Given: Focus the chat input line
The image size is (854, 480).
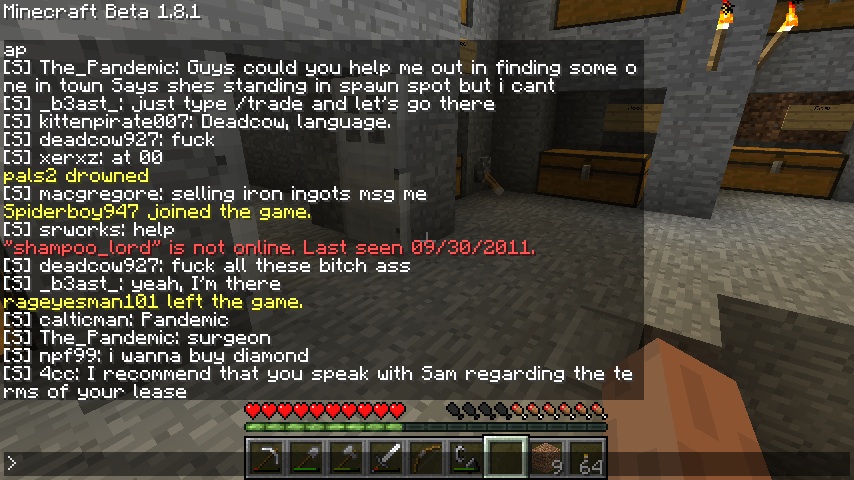Looking at the screenshot, I should point(120,463).
